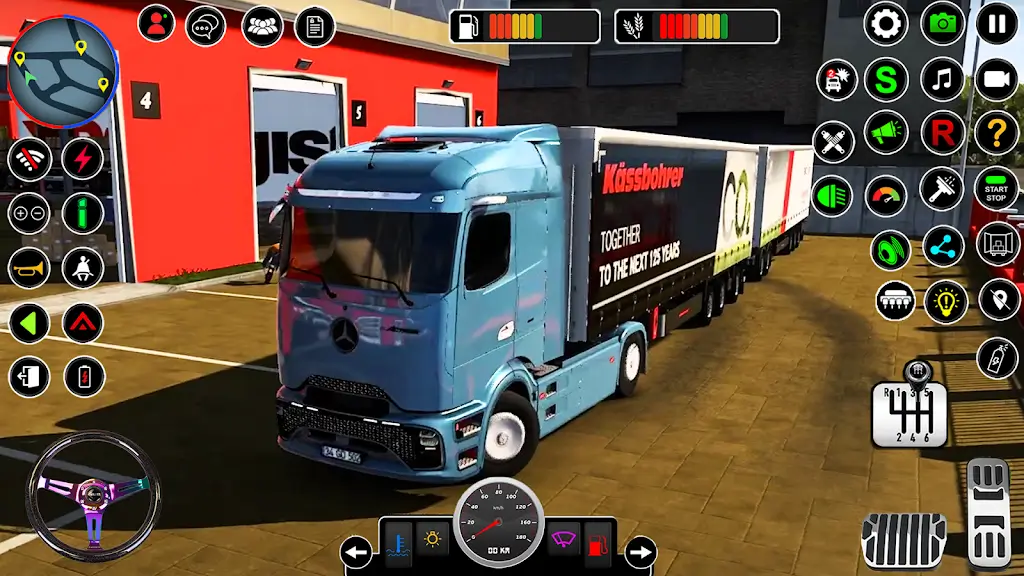
Task: Exit the truck via the door icon
Action: [29, 377]
